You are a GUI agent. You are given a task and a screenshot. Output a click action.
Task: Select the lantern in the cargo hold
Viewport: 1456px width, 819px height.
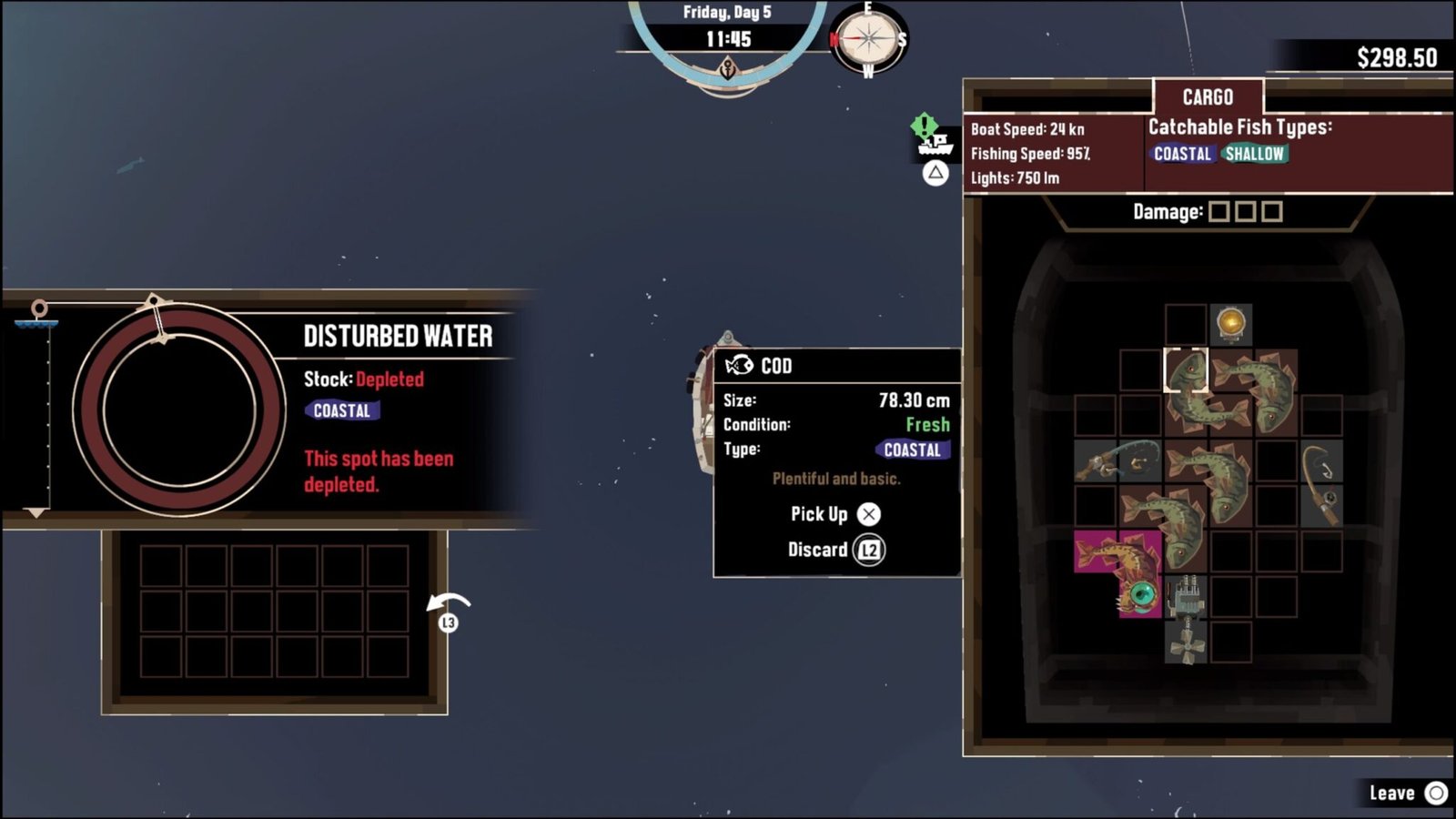1233,326
